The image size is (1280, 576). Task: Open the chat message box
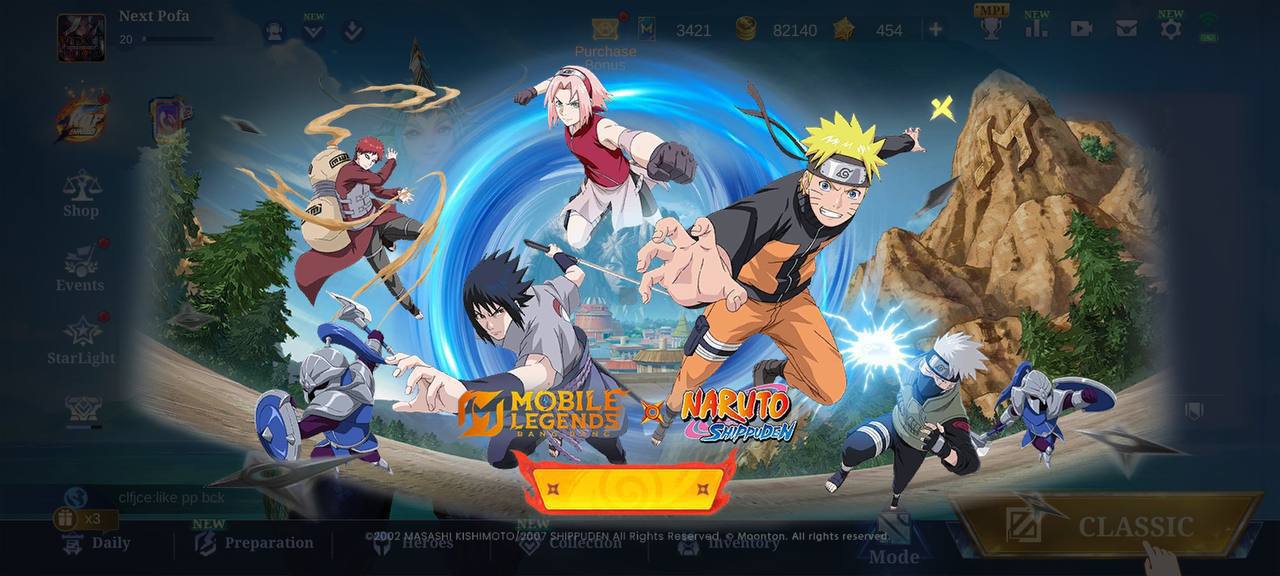(x=170, y=497)
